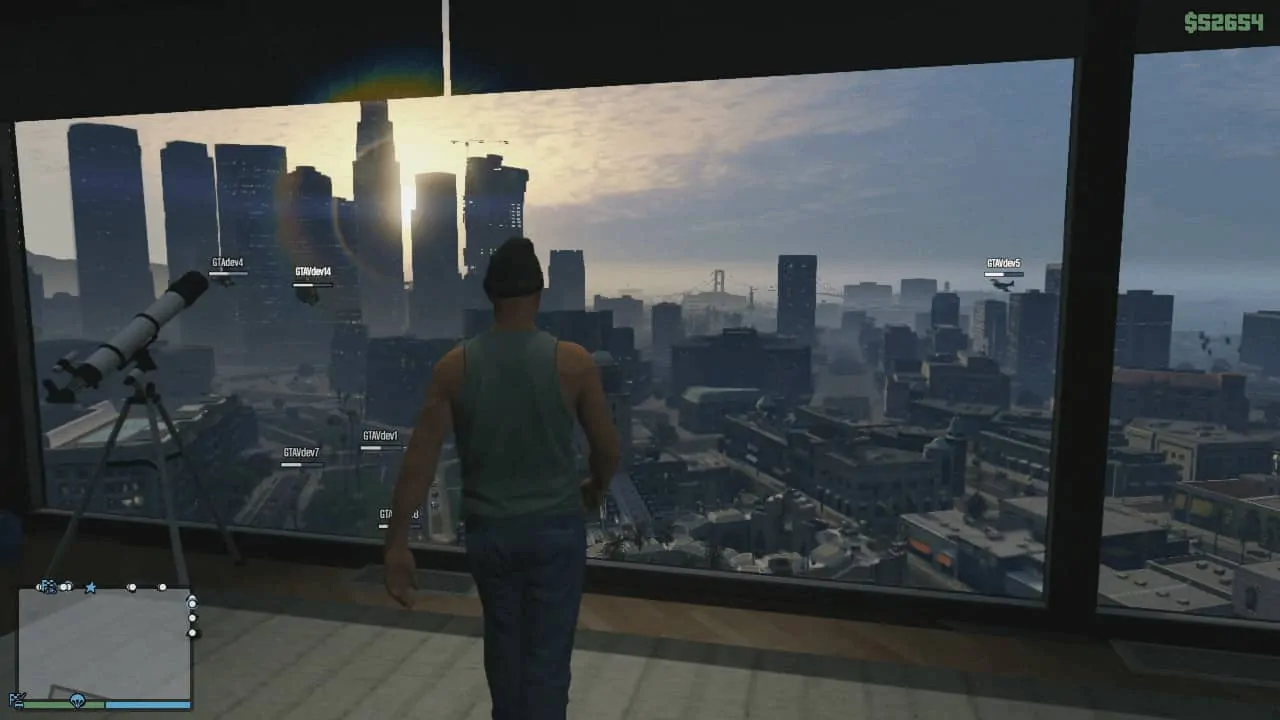The width and height of the screenshot is (1280, 720).
Task: Click the GTAVdev14 player label
Action: point(313,270)
